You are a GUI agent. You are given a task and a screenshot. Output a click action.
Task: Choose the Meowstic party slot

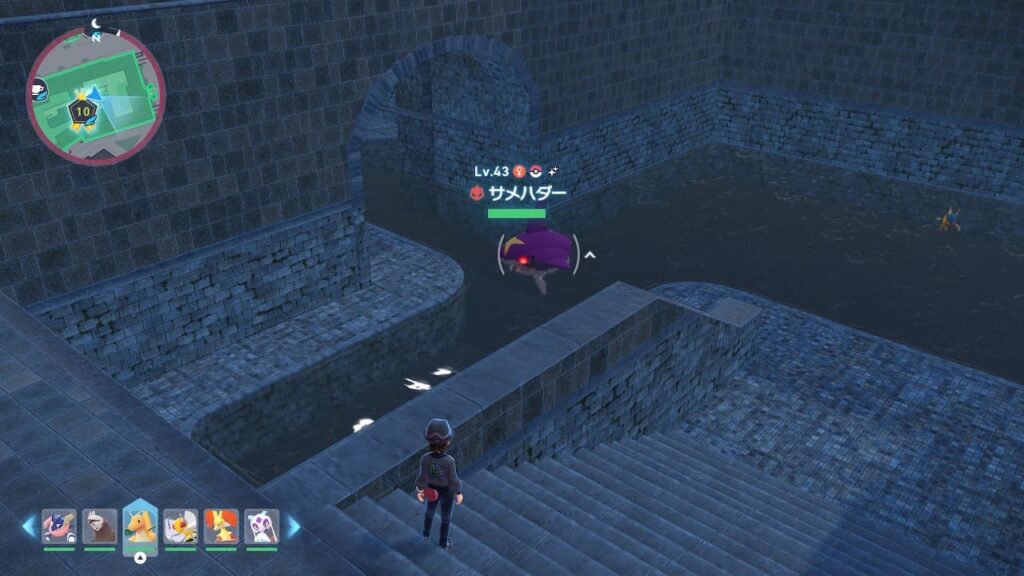tap(262, 526)
